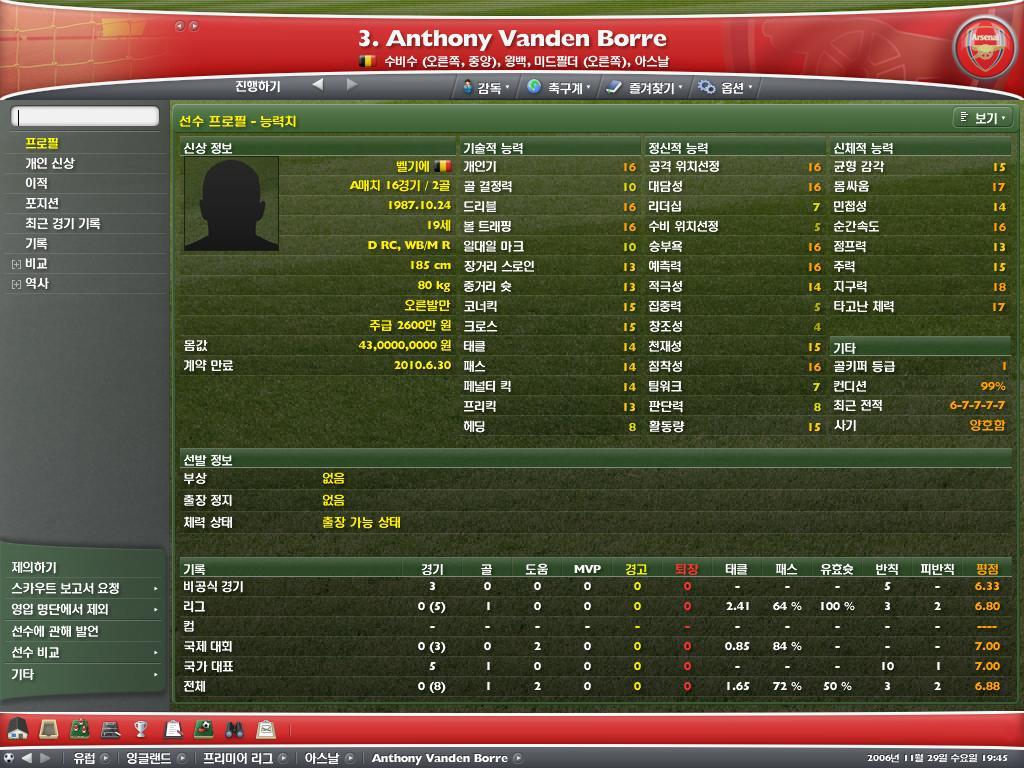Expand the 보기 view dropdown

coord(984,119)
